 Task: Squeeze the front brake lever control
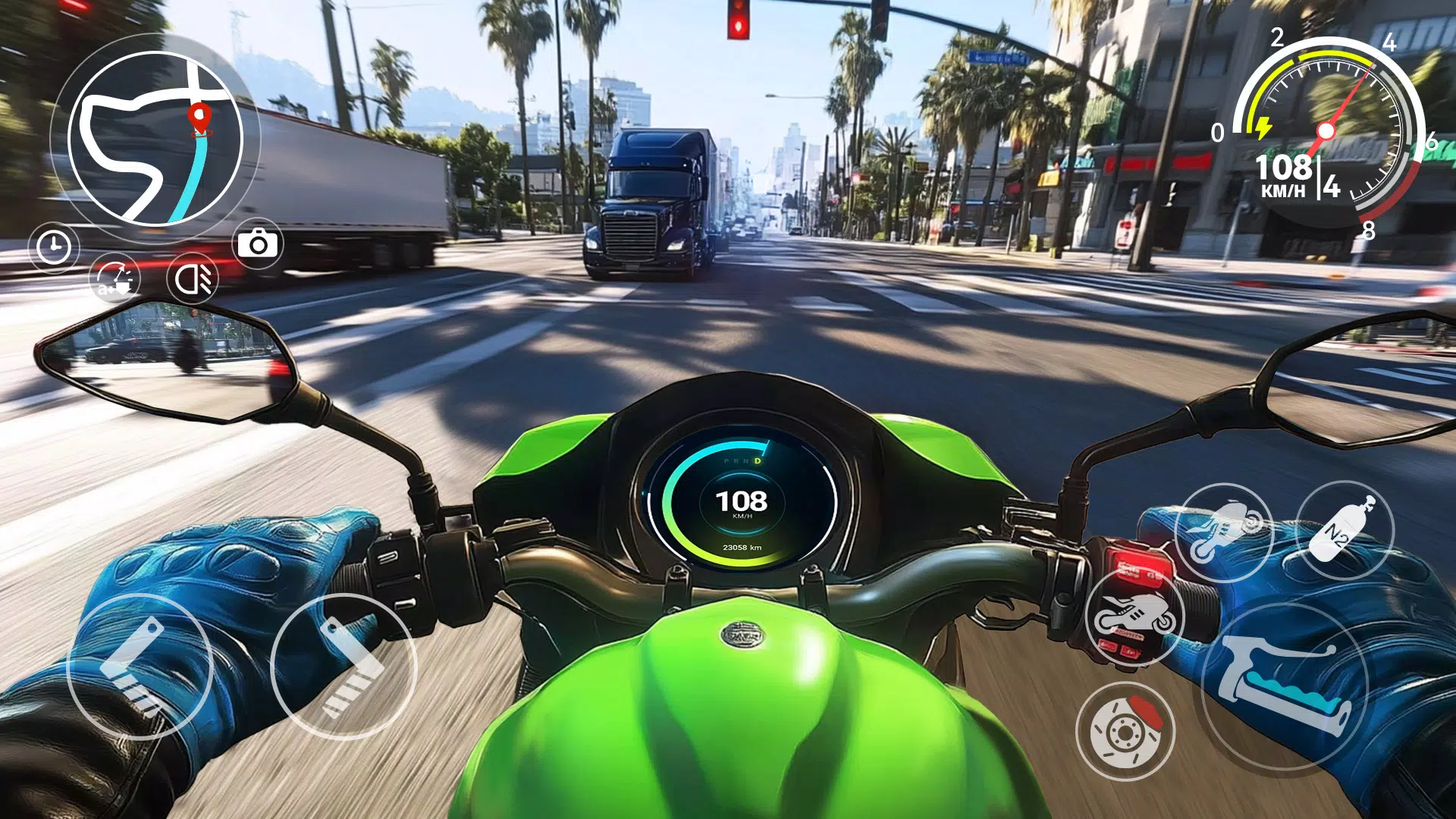(1283, 683)
